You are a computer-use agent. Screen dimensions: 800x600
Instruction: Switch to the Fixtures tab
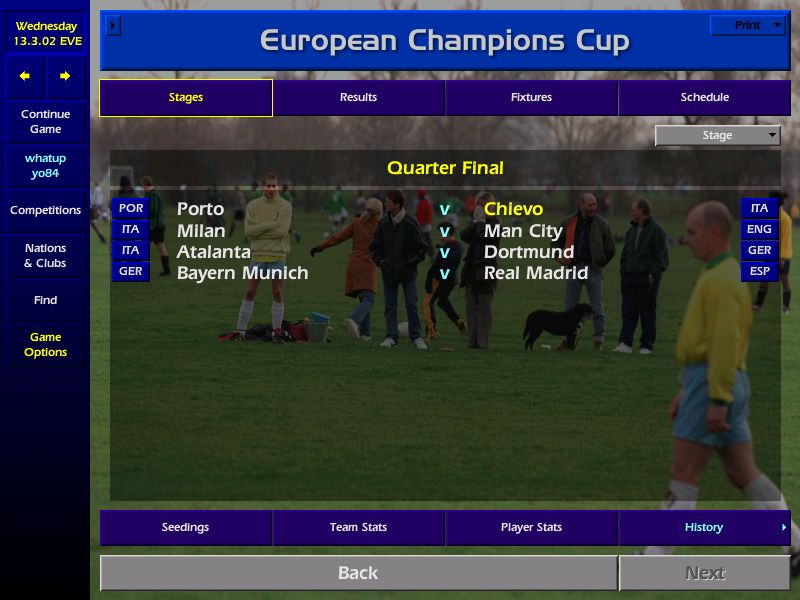coord(531,97)
